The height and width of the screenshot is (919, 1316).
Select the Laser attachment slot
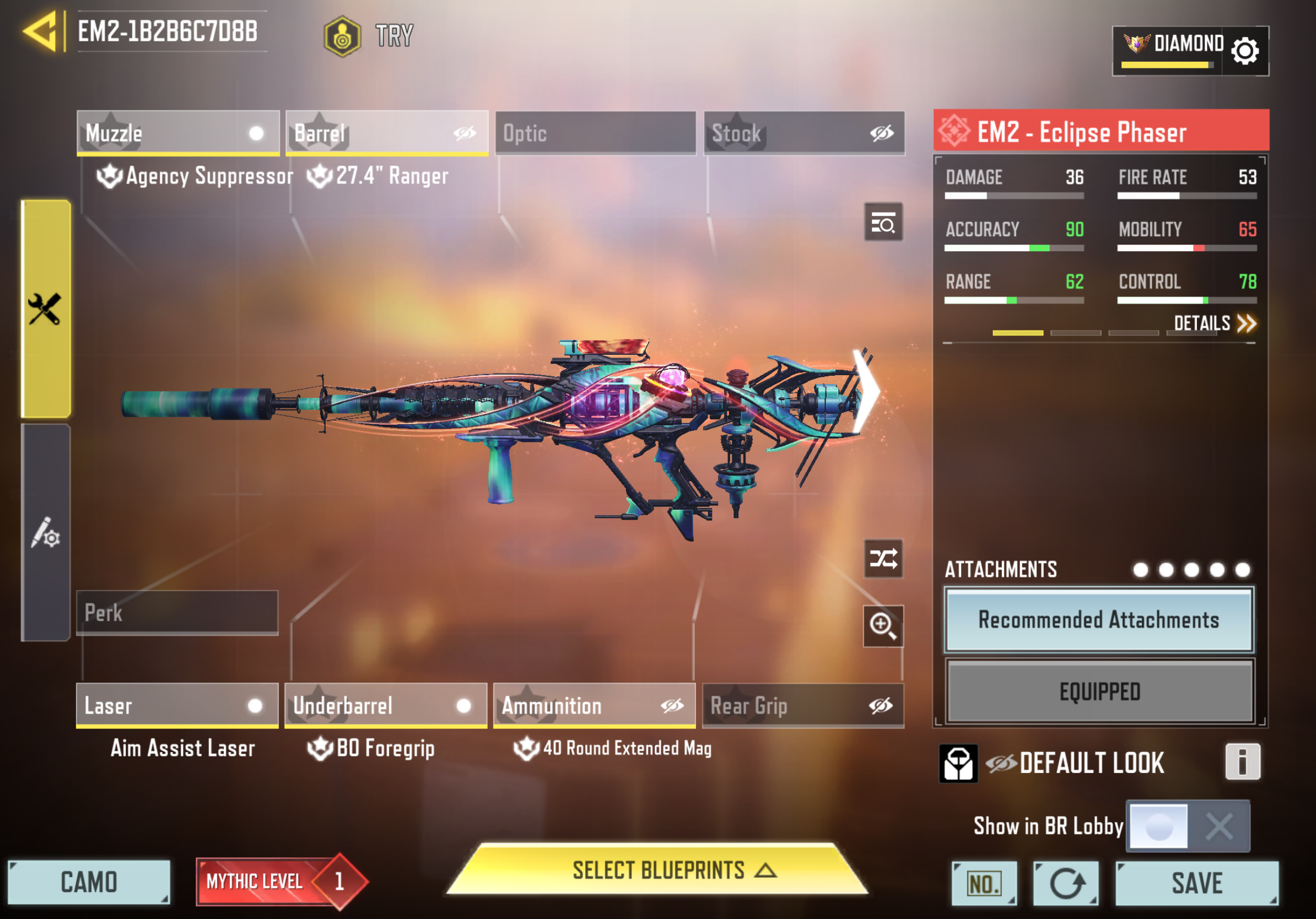point(177,705)
